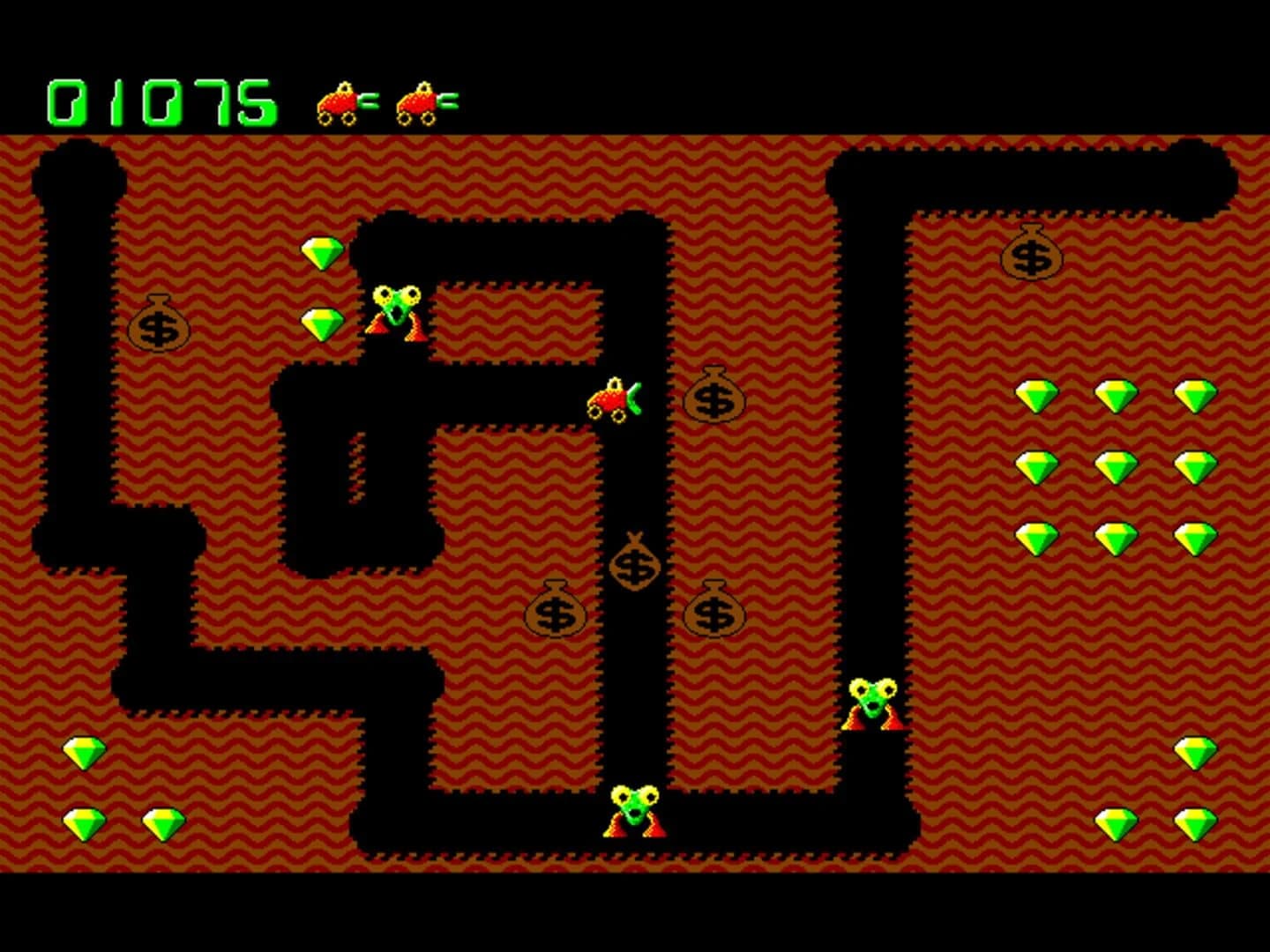Click the first spare life car icon

point(340,100)
